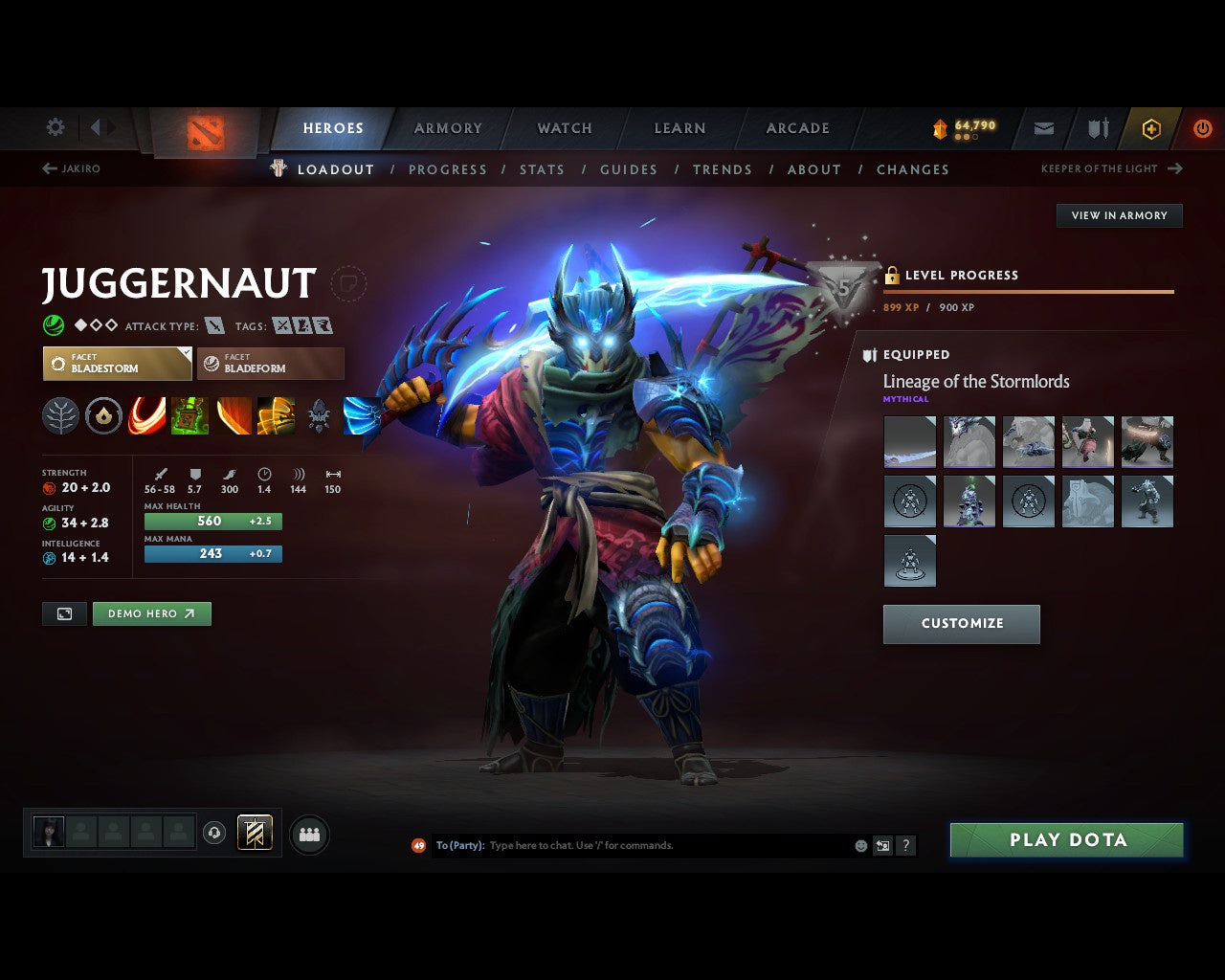Go to the Learn tab

(679, 128)
